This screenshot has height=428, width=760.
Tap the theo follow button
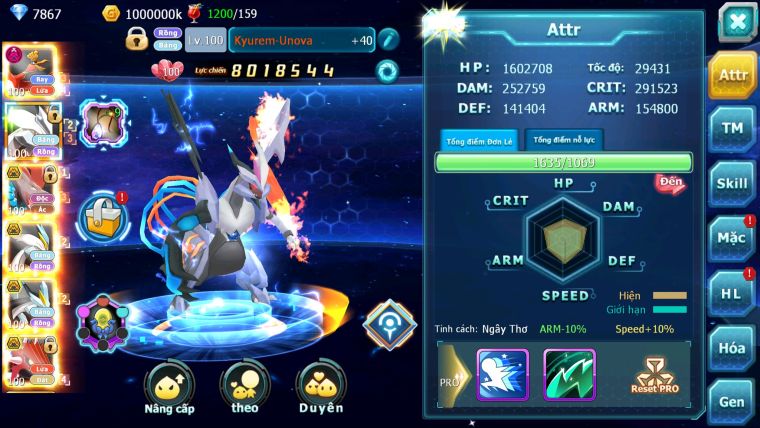click(245, 386)
